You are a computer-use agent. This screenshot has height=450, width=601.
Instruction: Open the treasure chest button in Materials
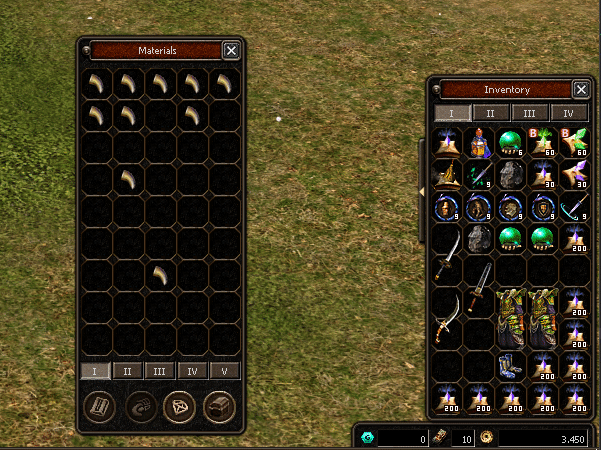[219, 408]
